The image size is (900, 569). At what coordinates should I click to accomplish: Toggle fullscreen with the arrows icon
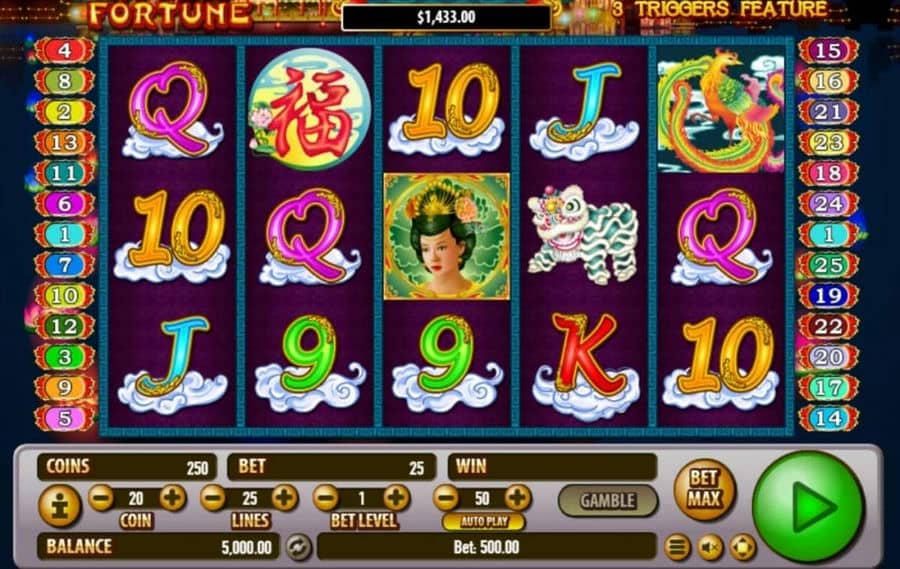pyautogui.click(x=742, y=547)
